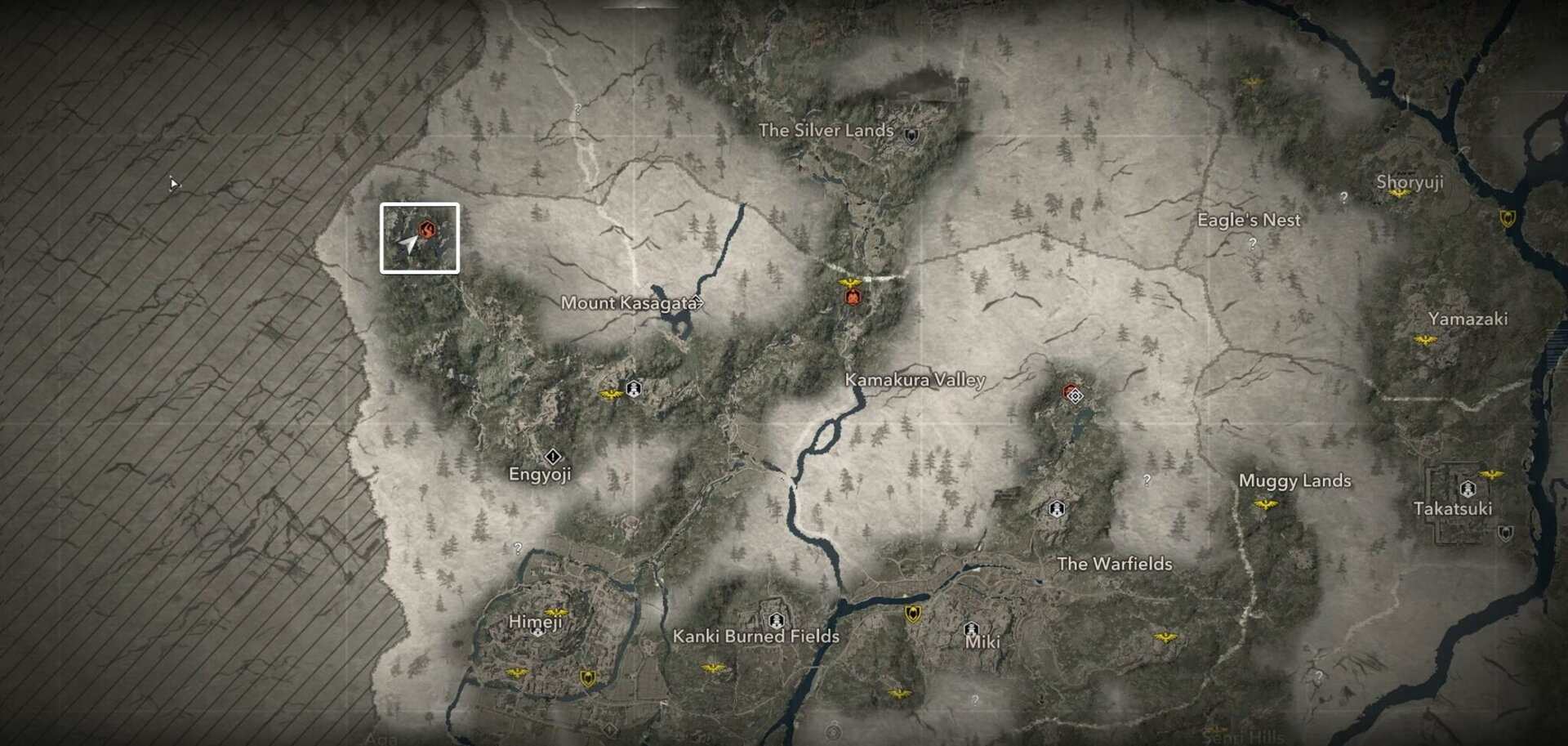Image resolution: width=1568 pixels, height=746 pixels.
Task: Open the hideout marker in The Warfields
Action: coord(1056,508)
